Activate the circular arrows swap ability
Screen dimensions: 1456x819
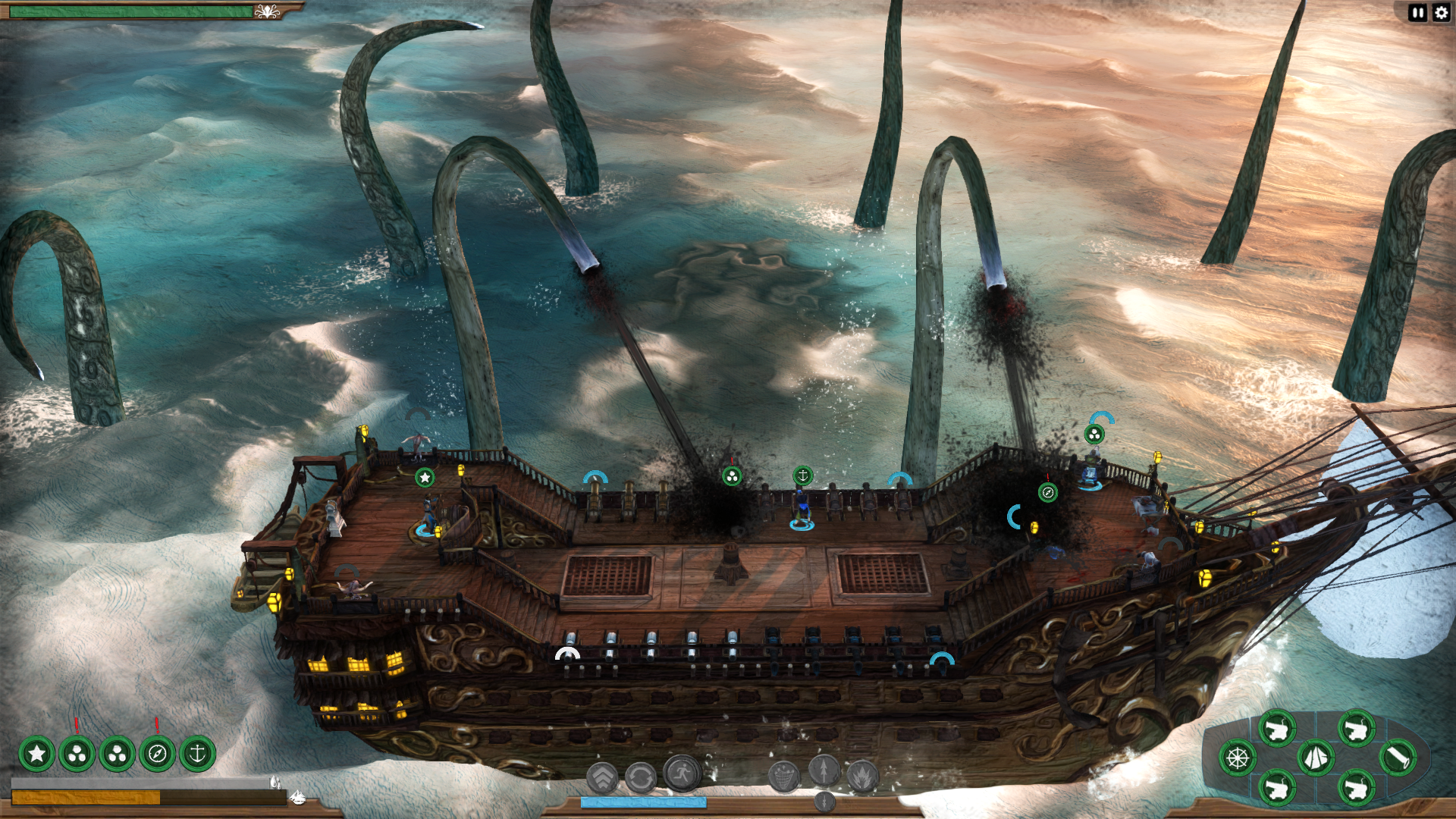pyautogui.click(x=641, y=777)
